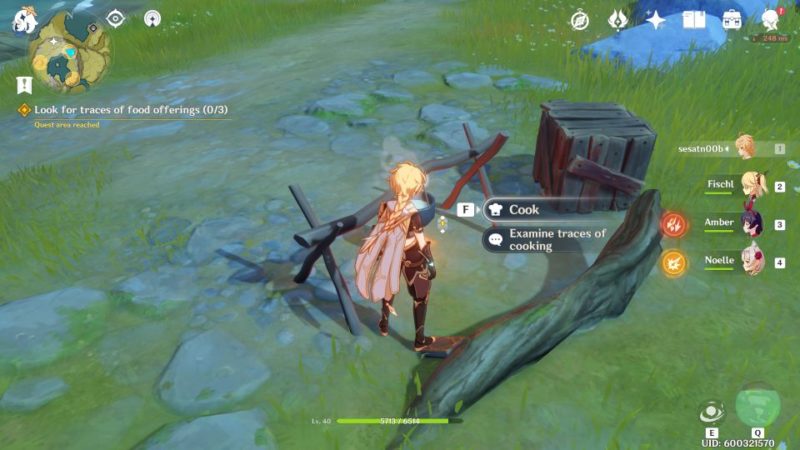The width and height of the screenshot is (800, 450).
Task: Open the Paimon main menu
Action: 22,21
